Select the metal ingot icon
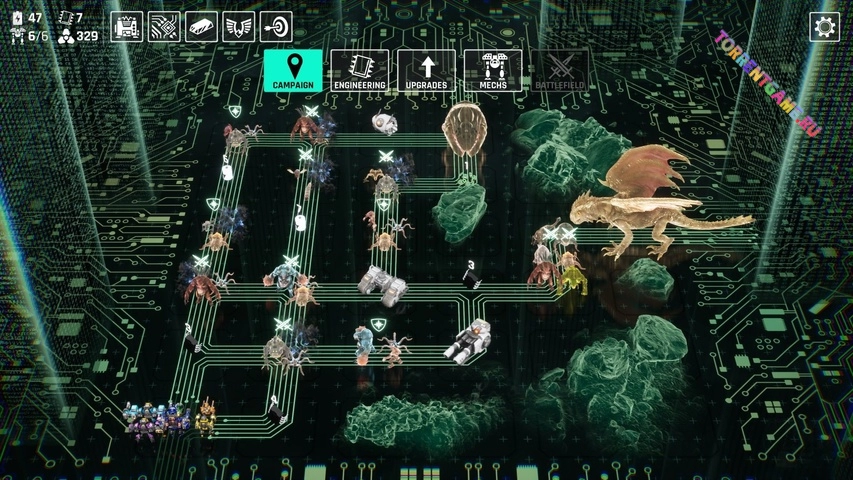853x480 pixels. [x=201, y=27]
